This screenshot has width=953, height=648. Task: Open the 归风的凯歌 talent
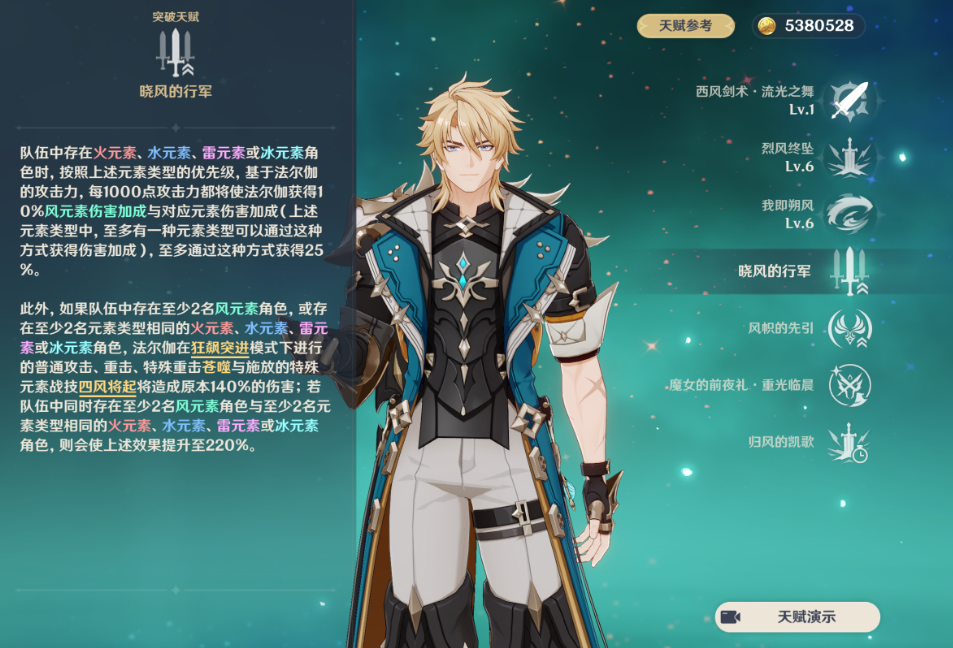tap(851, 442)
